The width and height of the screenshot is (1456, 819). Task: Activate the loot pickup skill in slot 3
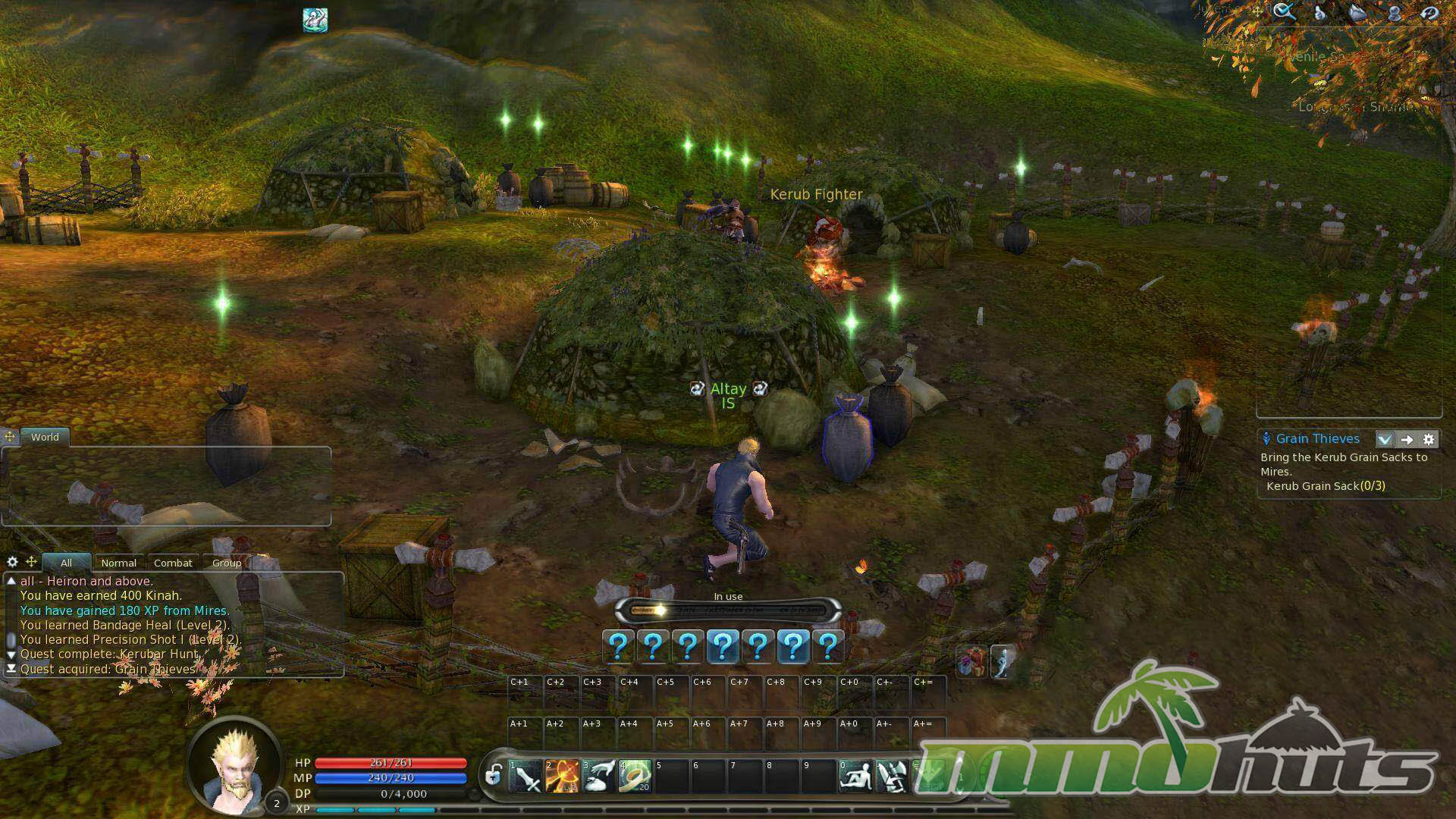coord(598,776)
